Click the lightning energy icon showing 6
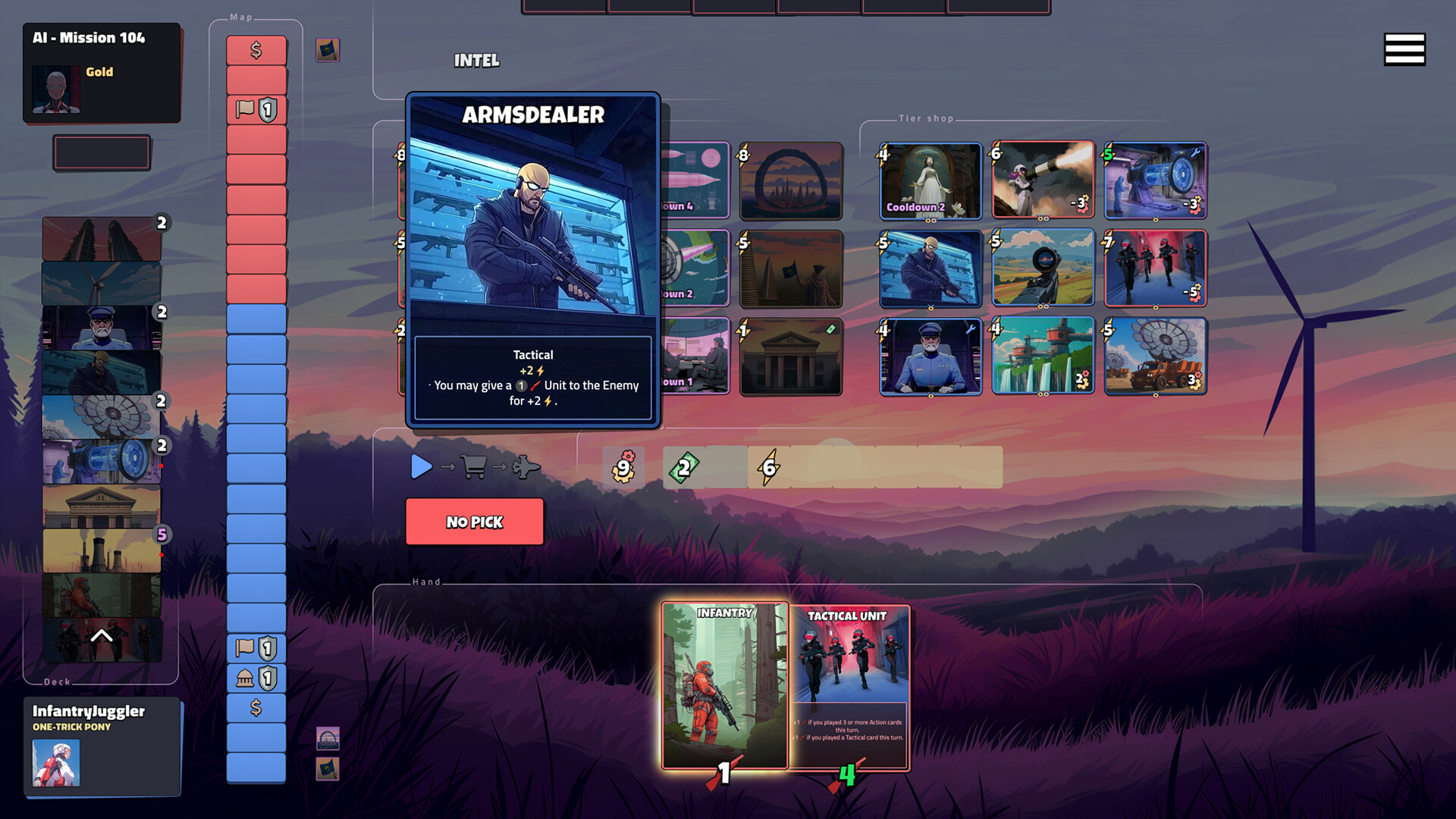Screen dimensions: 1456x819 [768, 468]
